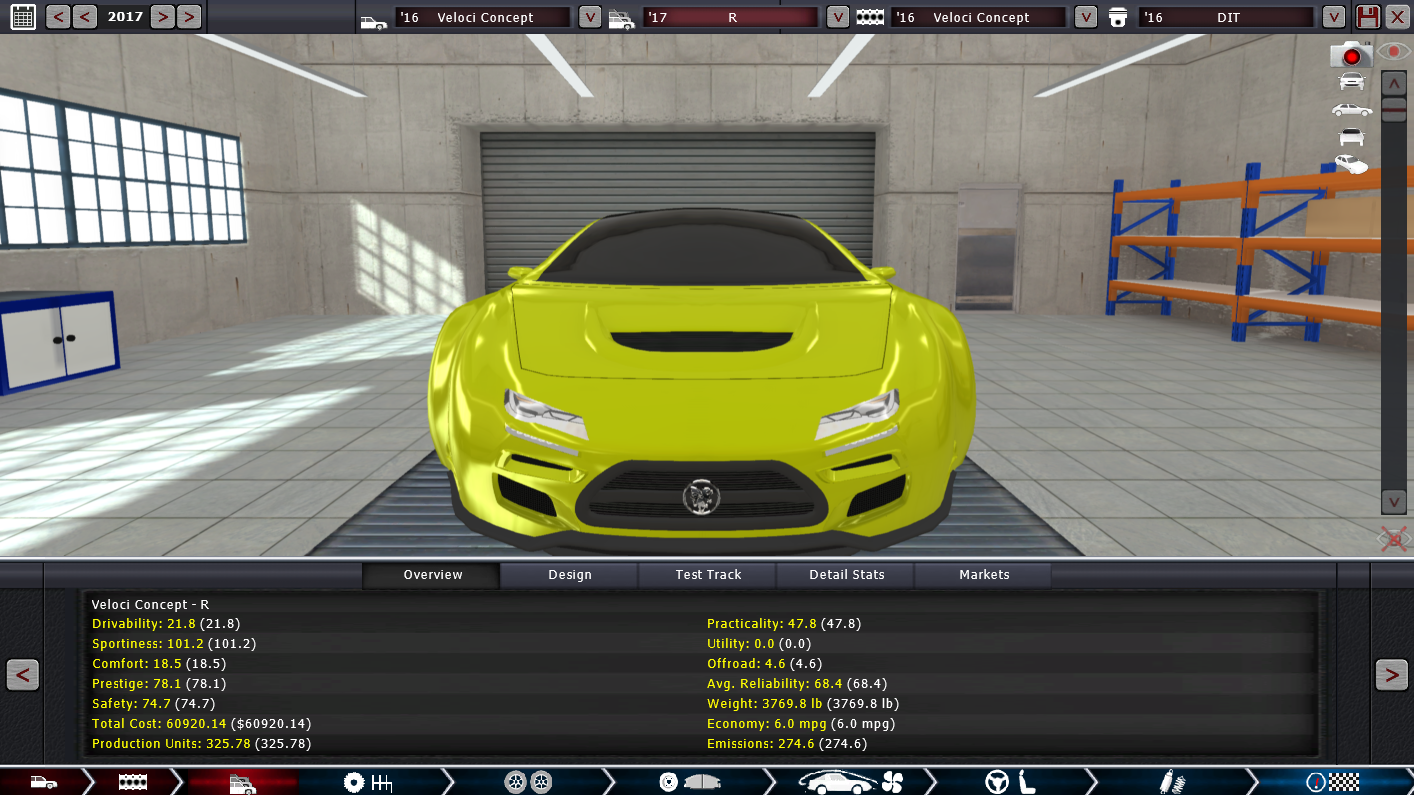Open the calendar icon
Screen dimensions: 1414x795
pyautogui.click(x=23, y=16)
